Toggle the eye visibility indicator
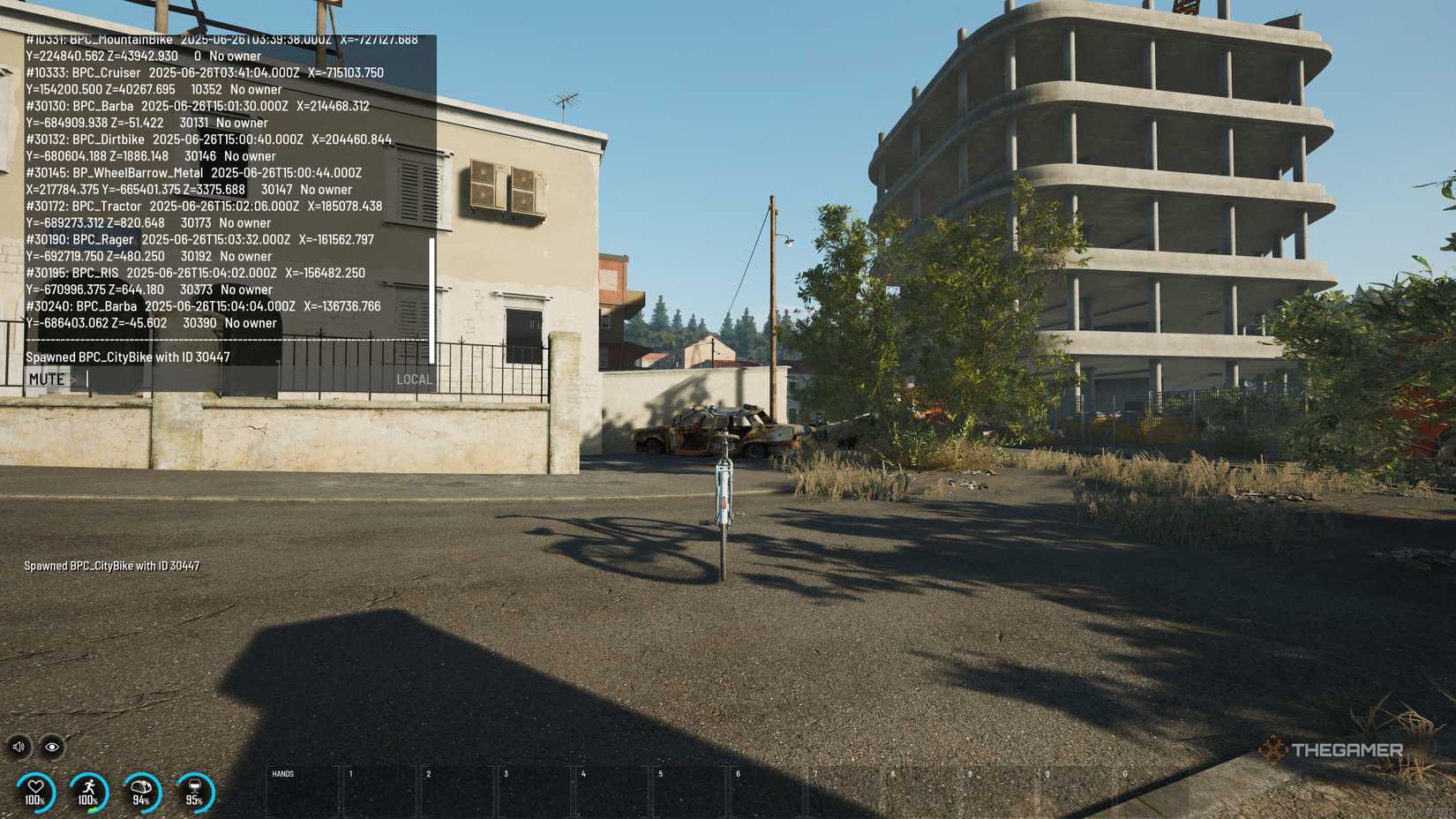 [x=53, y=747]
